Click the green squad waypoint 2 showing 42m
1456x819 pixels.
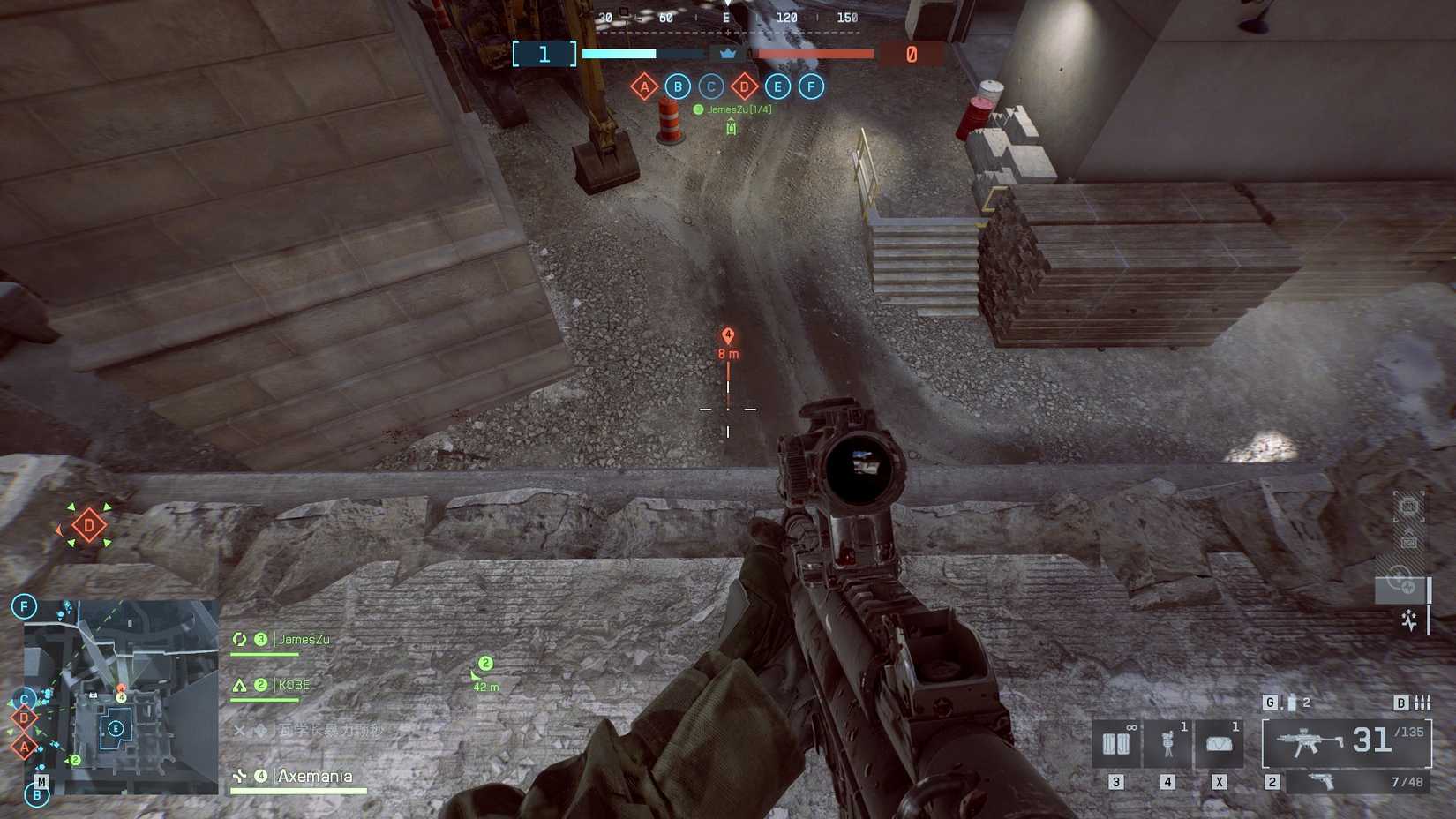[x=484, y=663]
